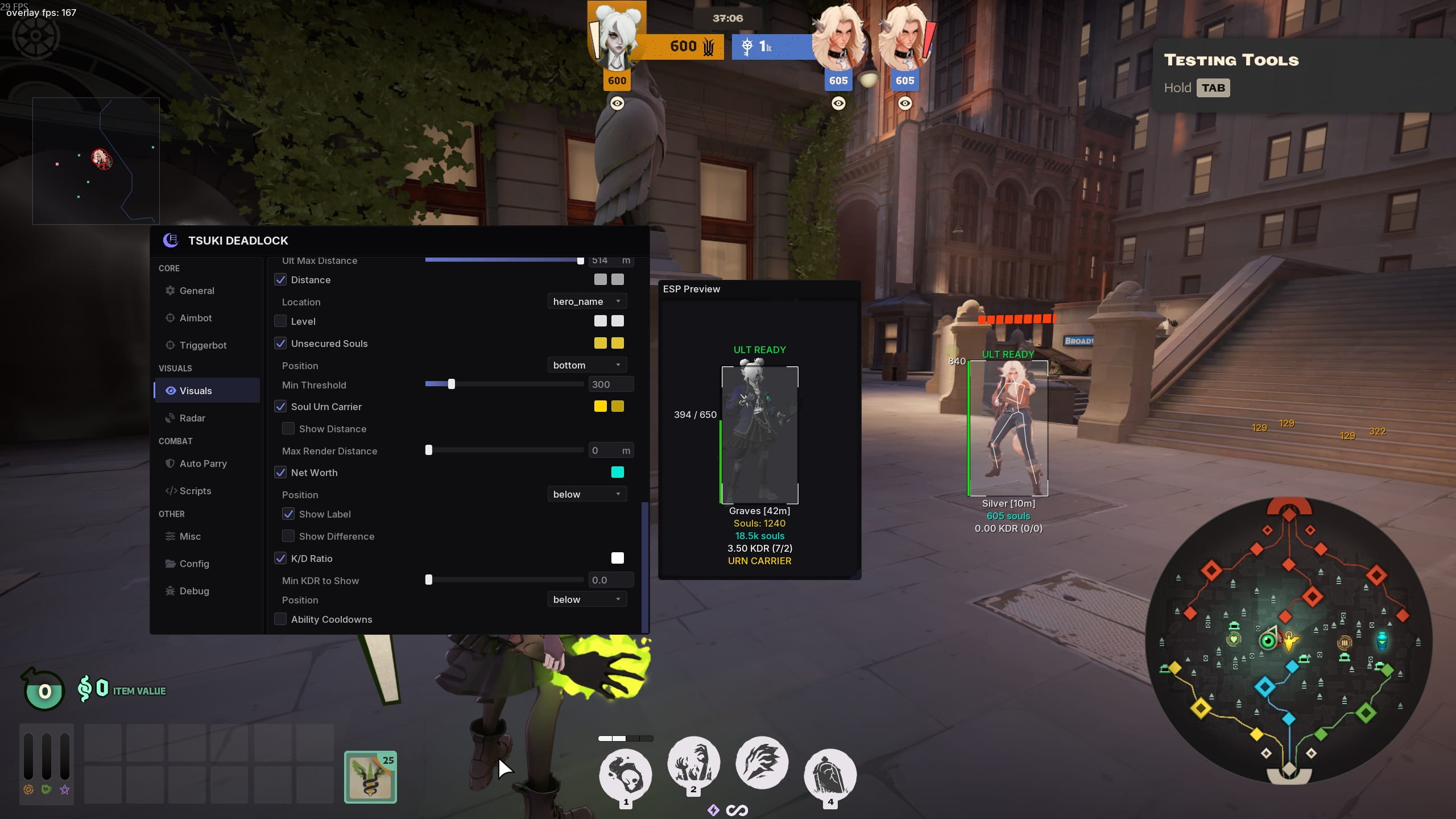1456x819 pixels.
Task: Open the Scripts section
Action: 195,491
